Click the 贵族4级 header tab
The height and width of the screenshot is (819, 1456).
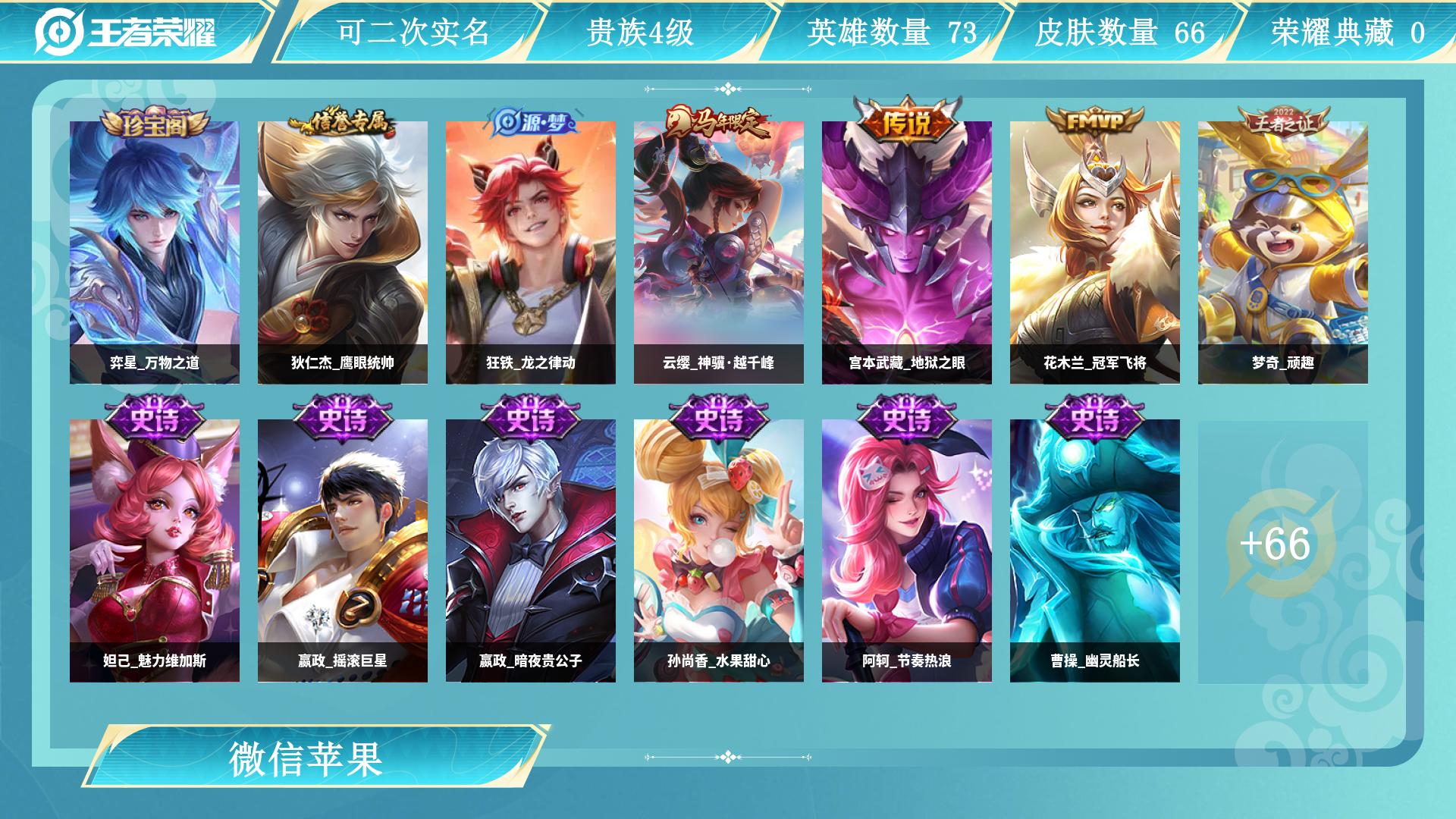[x=641, y=30]
